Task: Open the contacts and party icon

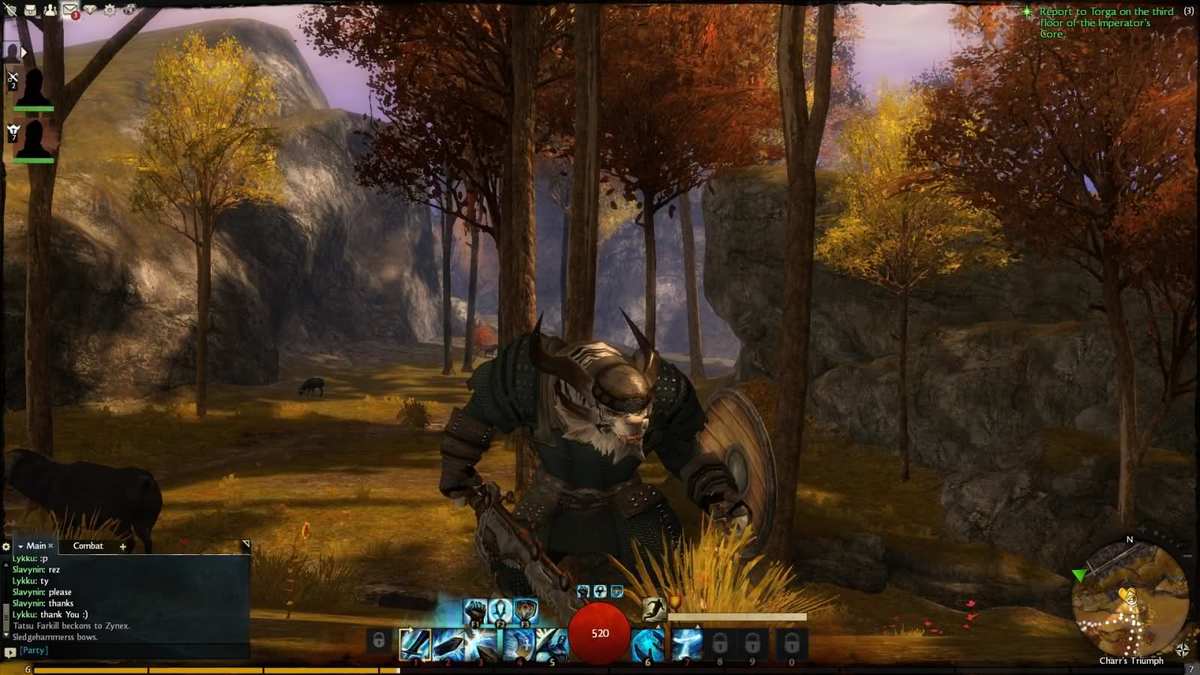Action: tap(50, 10)
